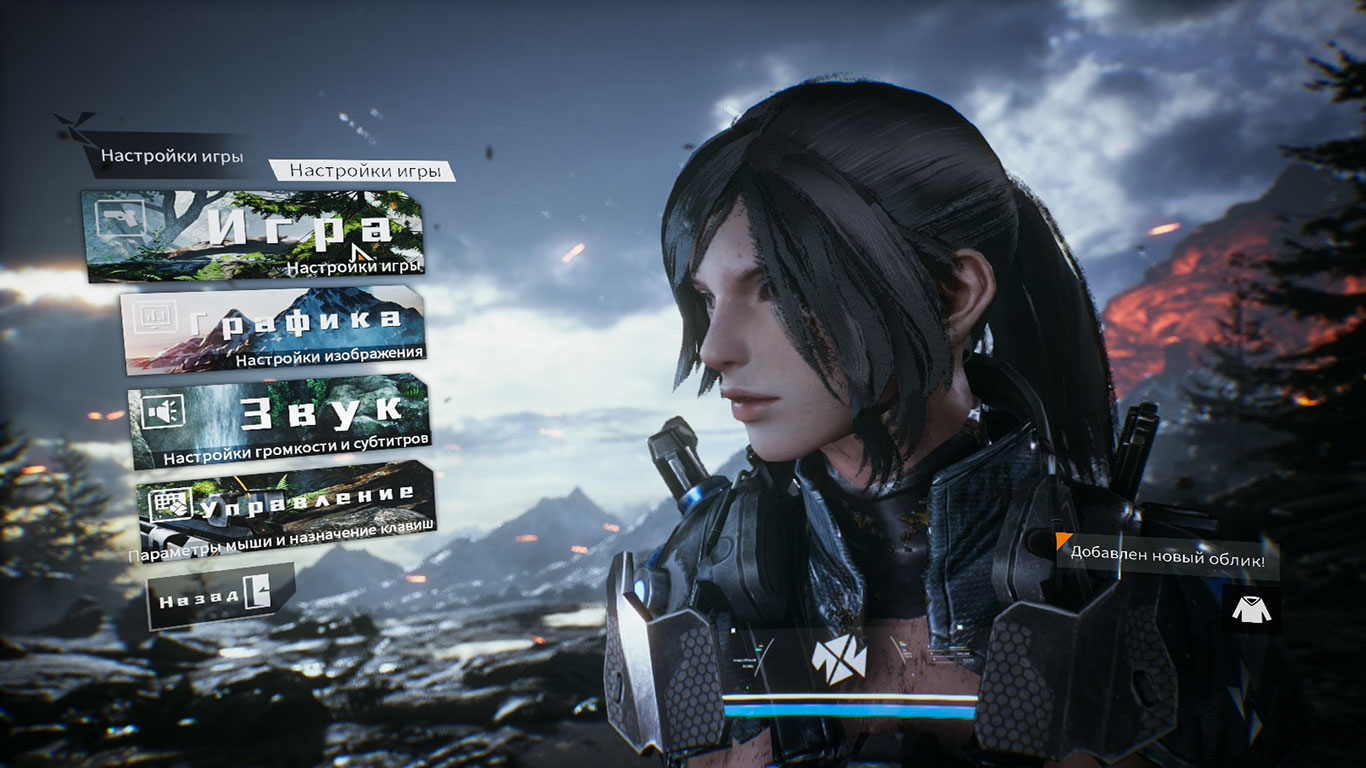Open the Добавлен новый облик notification
Image resolution: width=1366 pixels, height=768 pixels.
pos(1166,560)
